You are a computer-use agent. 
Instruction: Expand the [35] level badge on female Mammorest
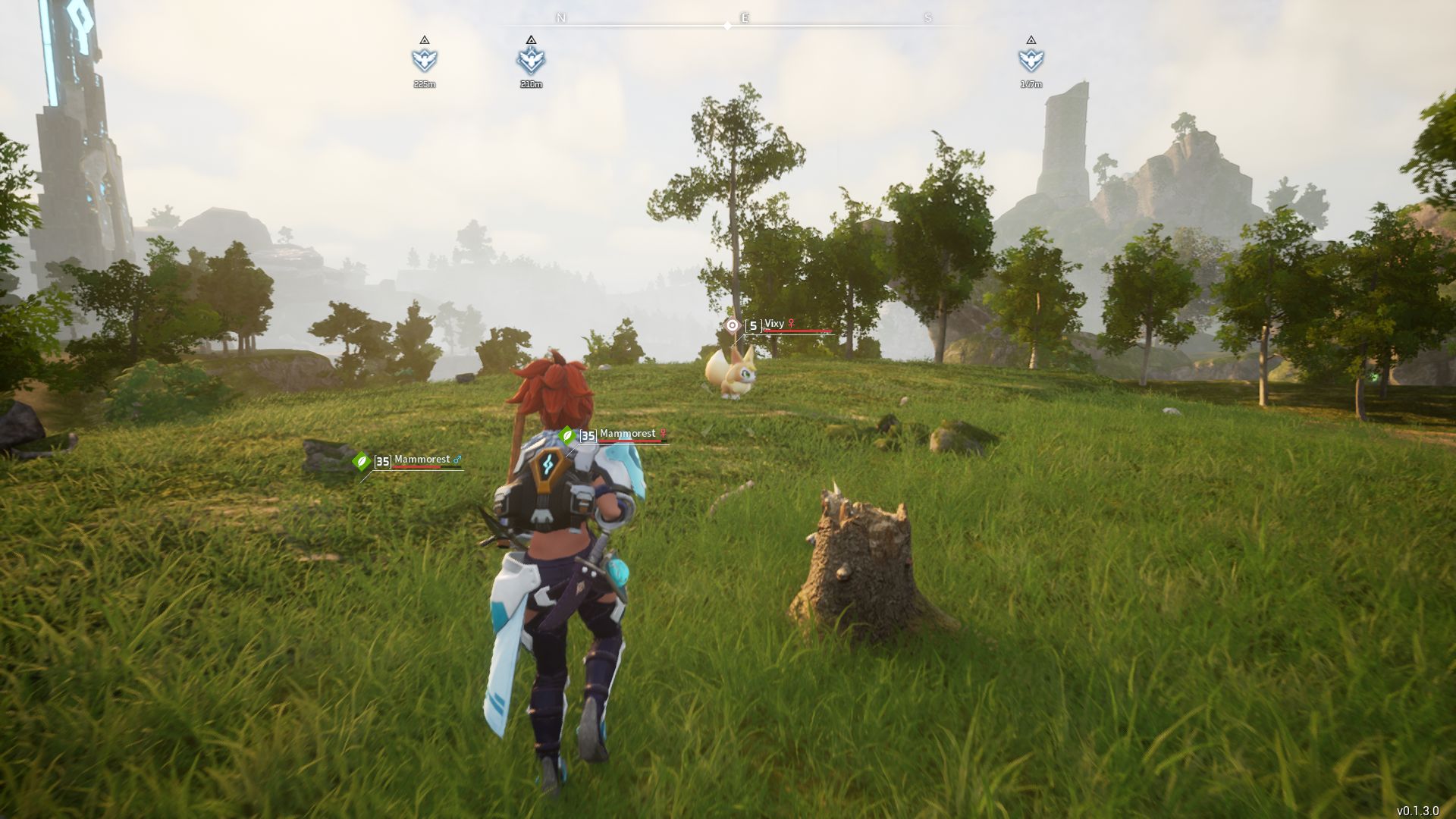tap(588, 434)
